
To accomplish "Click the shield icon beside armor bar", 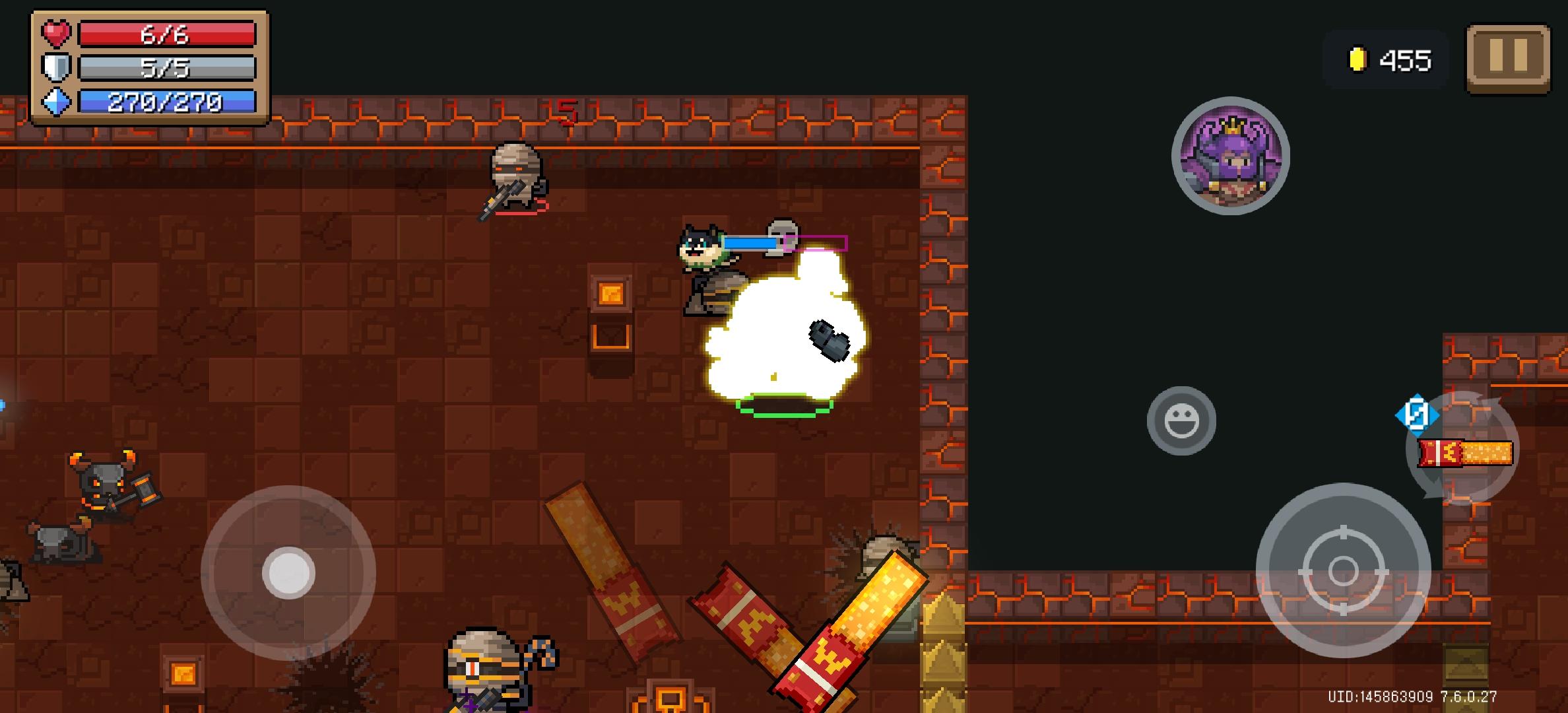I will click(55, 68).
